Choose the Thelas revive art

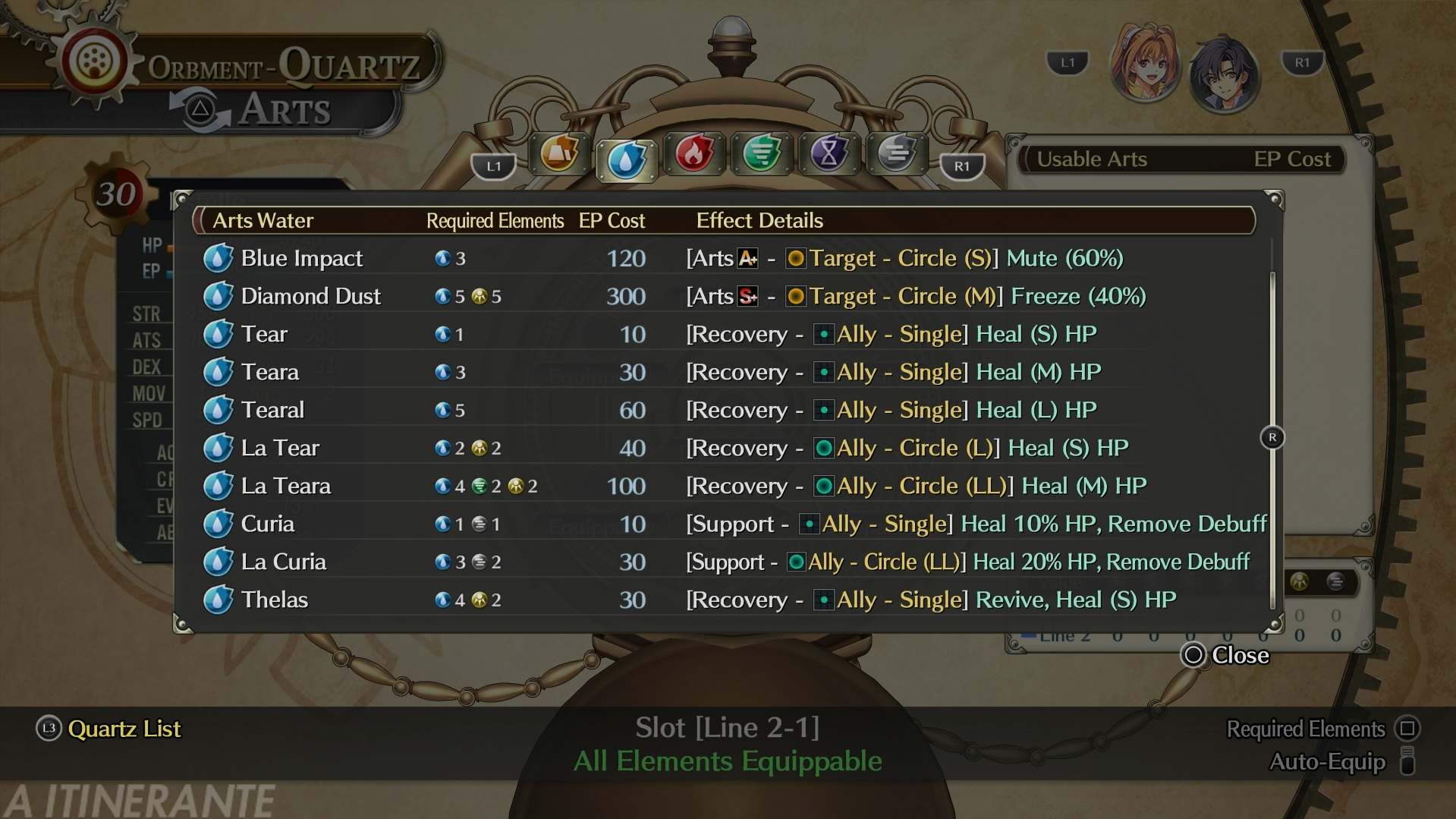(x=274, y=600)
